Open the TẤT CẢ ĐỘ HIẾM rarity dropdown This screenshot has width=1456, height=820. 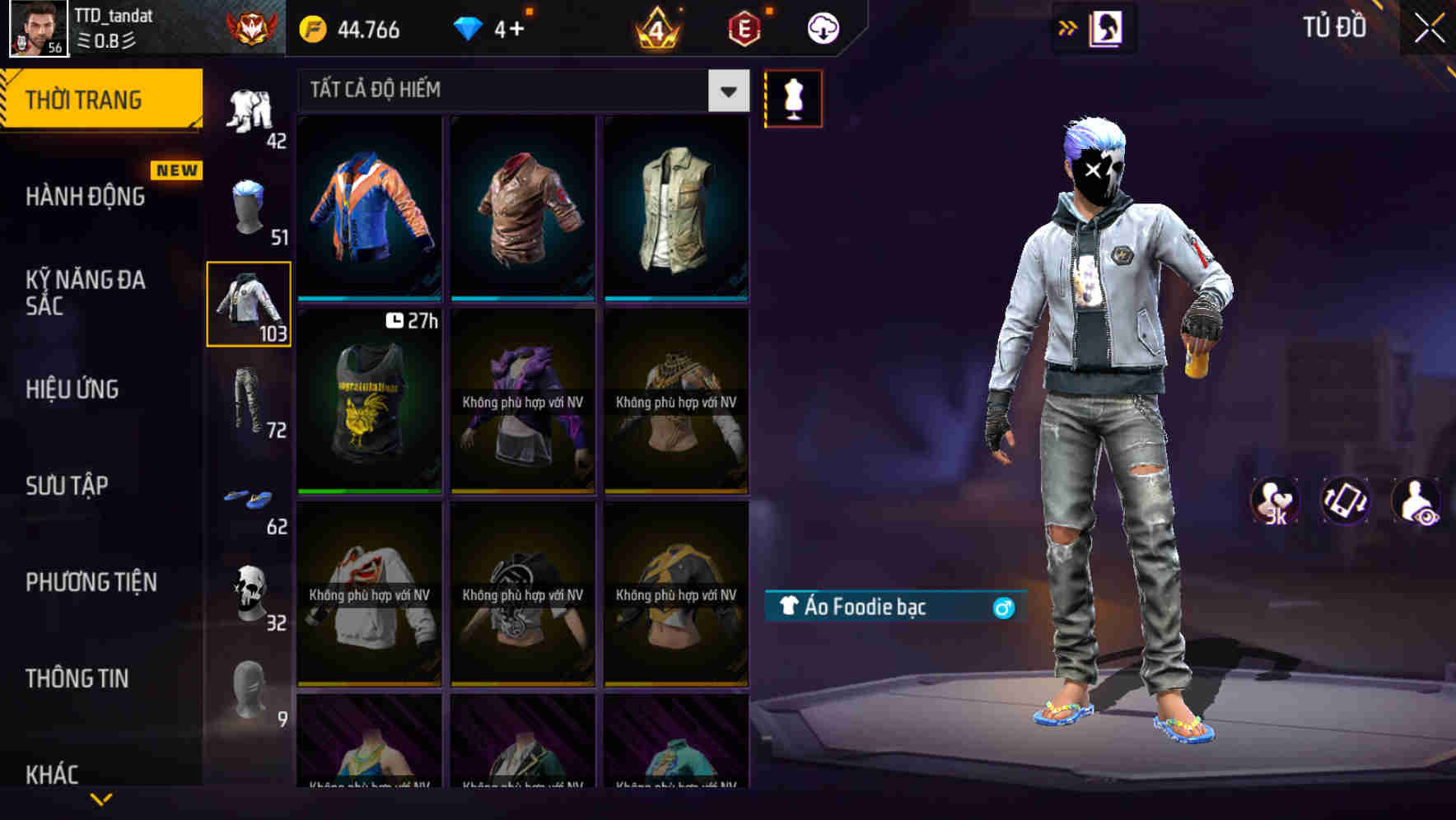726,91
